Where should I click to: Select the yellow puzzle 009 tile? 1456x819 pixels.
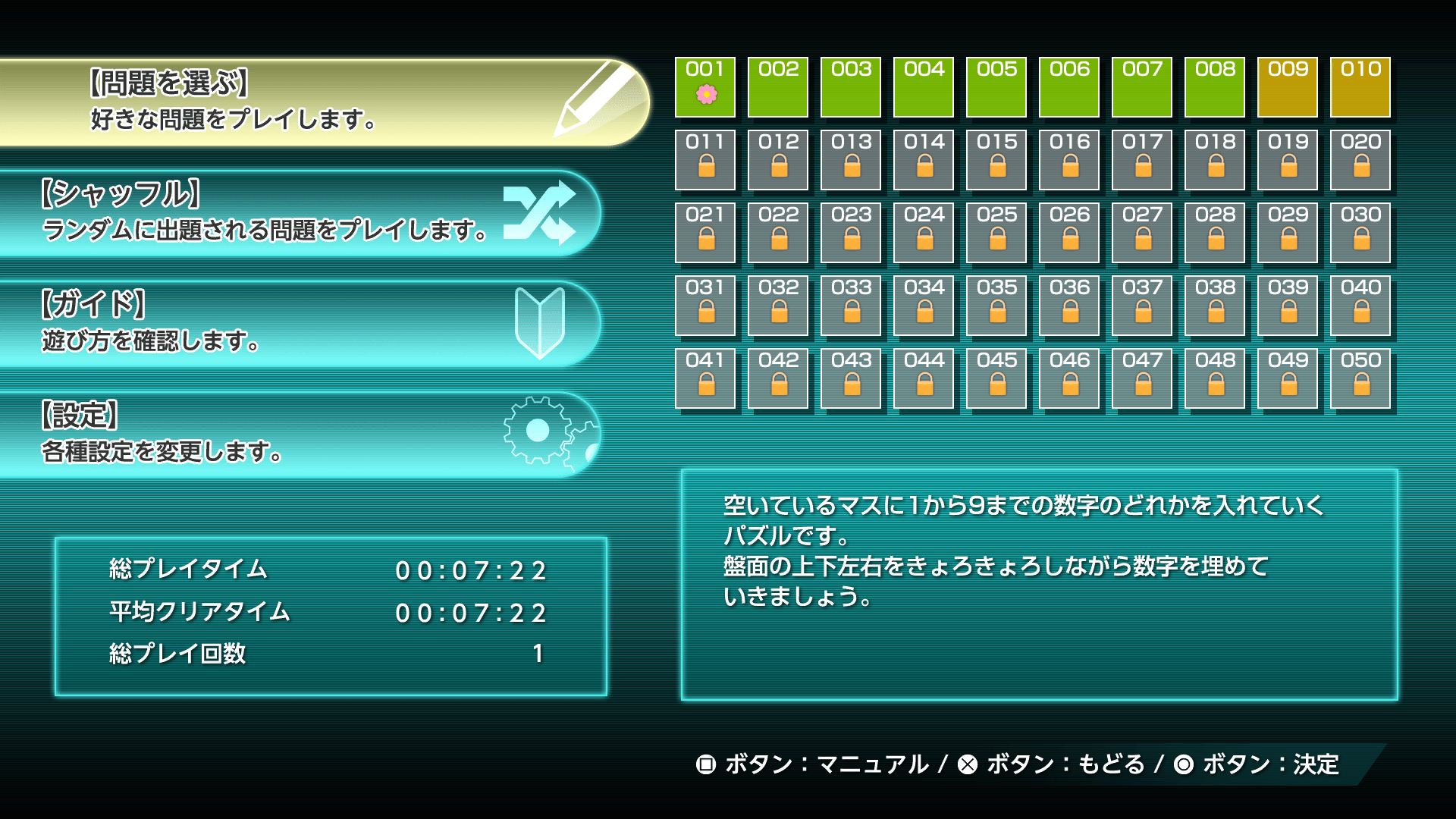1287,87
